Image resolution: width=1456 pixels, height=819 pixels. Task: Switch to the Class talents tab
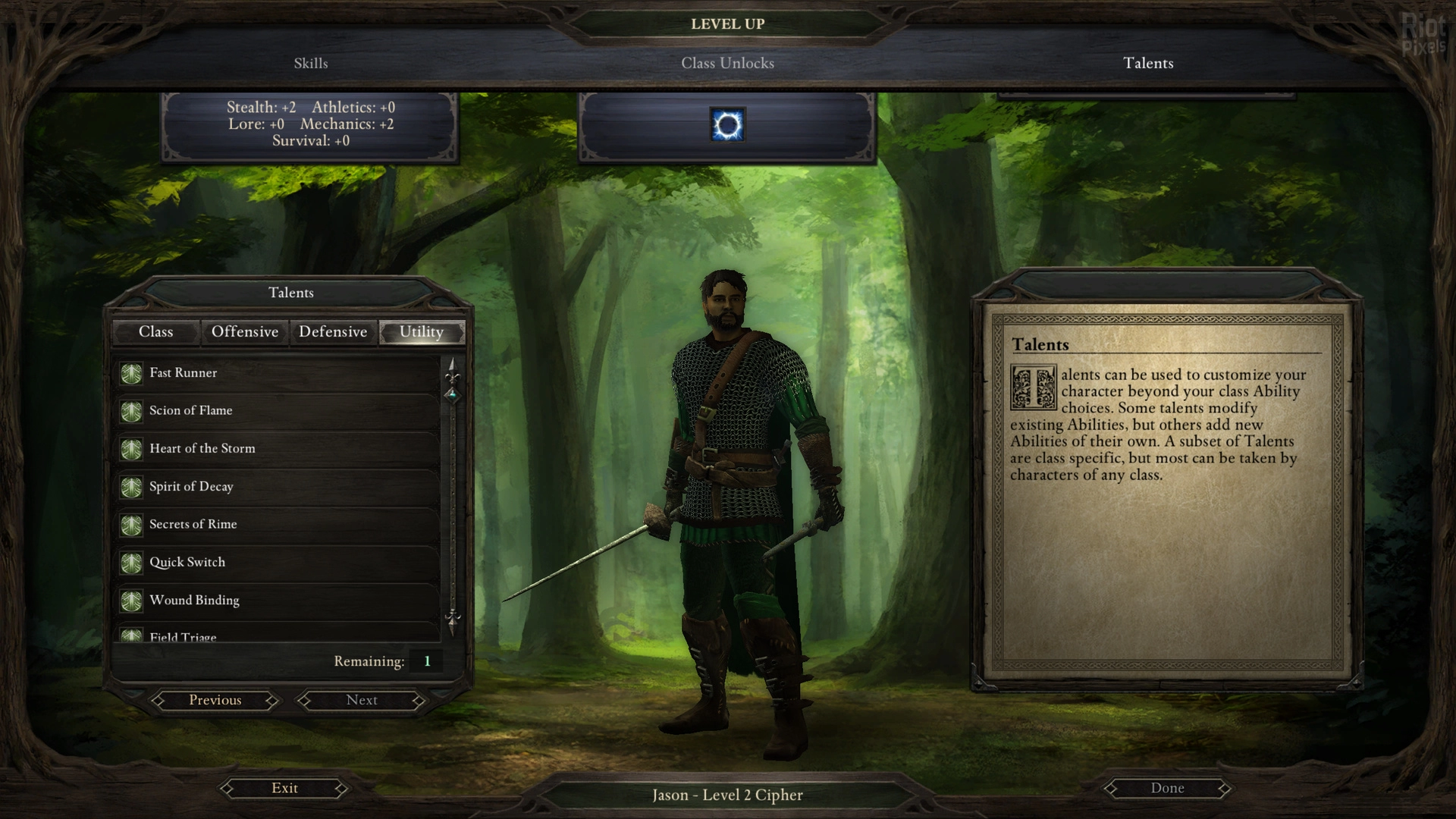click(155, 332)
